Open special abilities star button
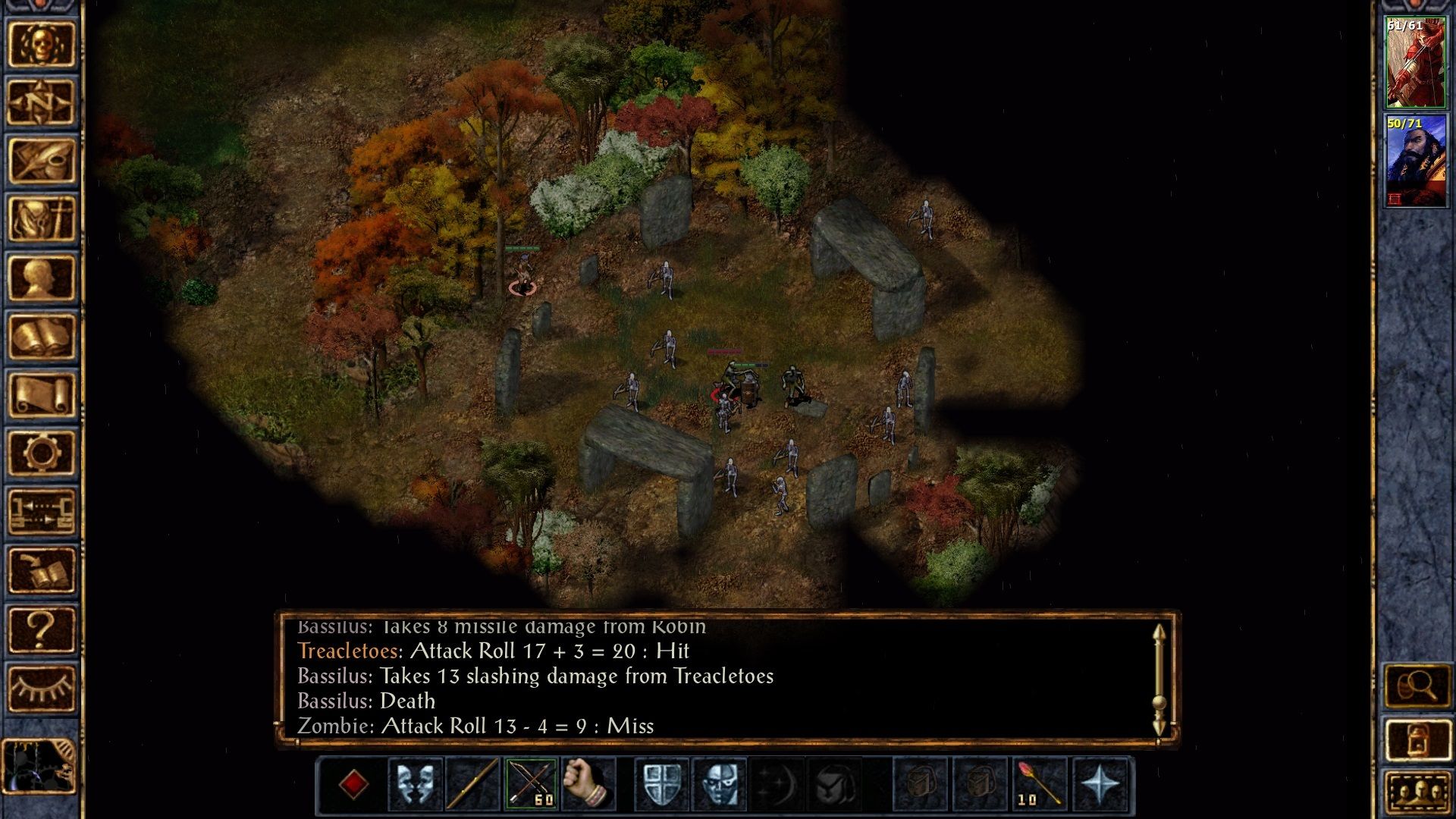This screenshot has width=1456, height=819. 1100,784
